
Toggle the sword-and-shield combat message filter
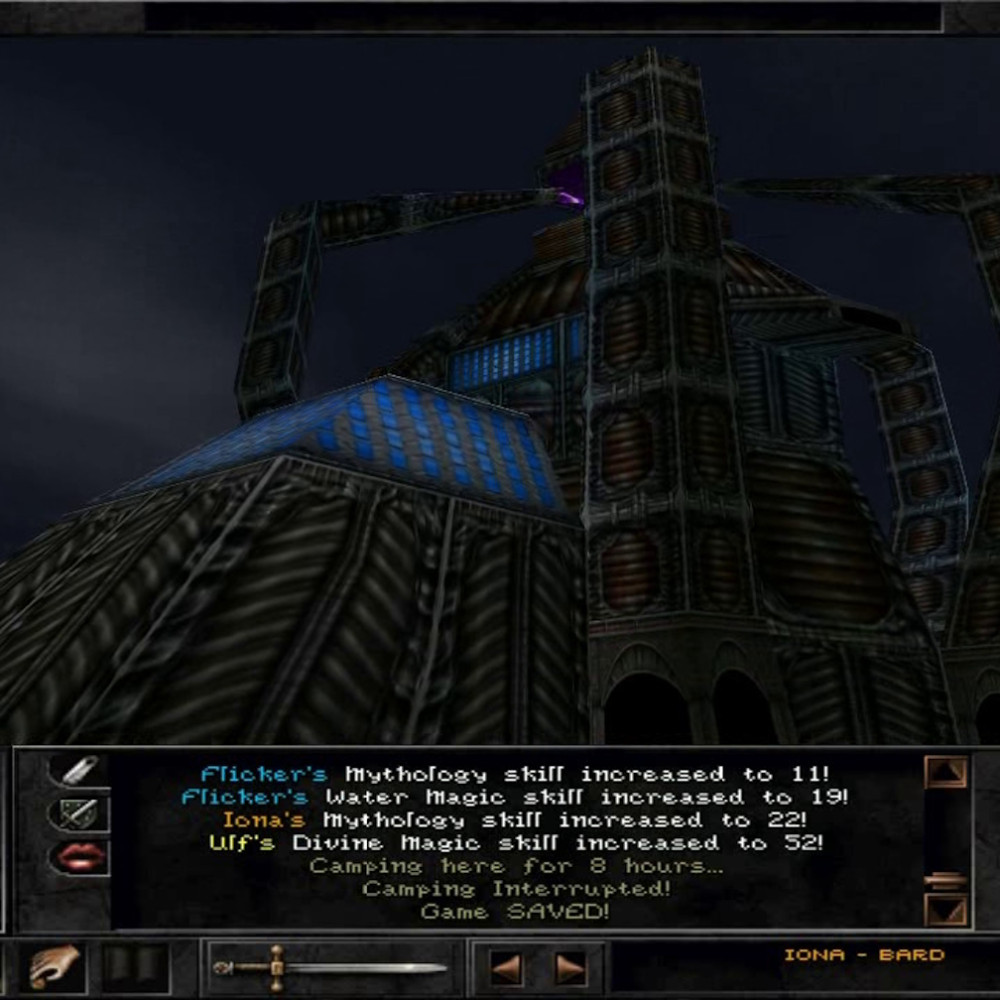(78, 813)
